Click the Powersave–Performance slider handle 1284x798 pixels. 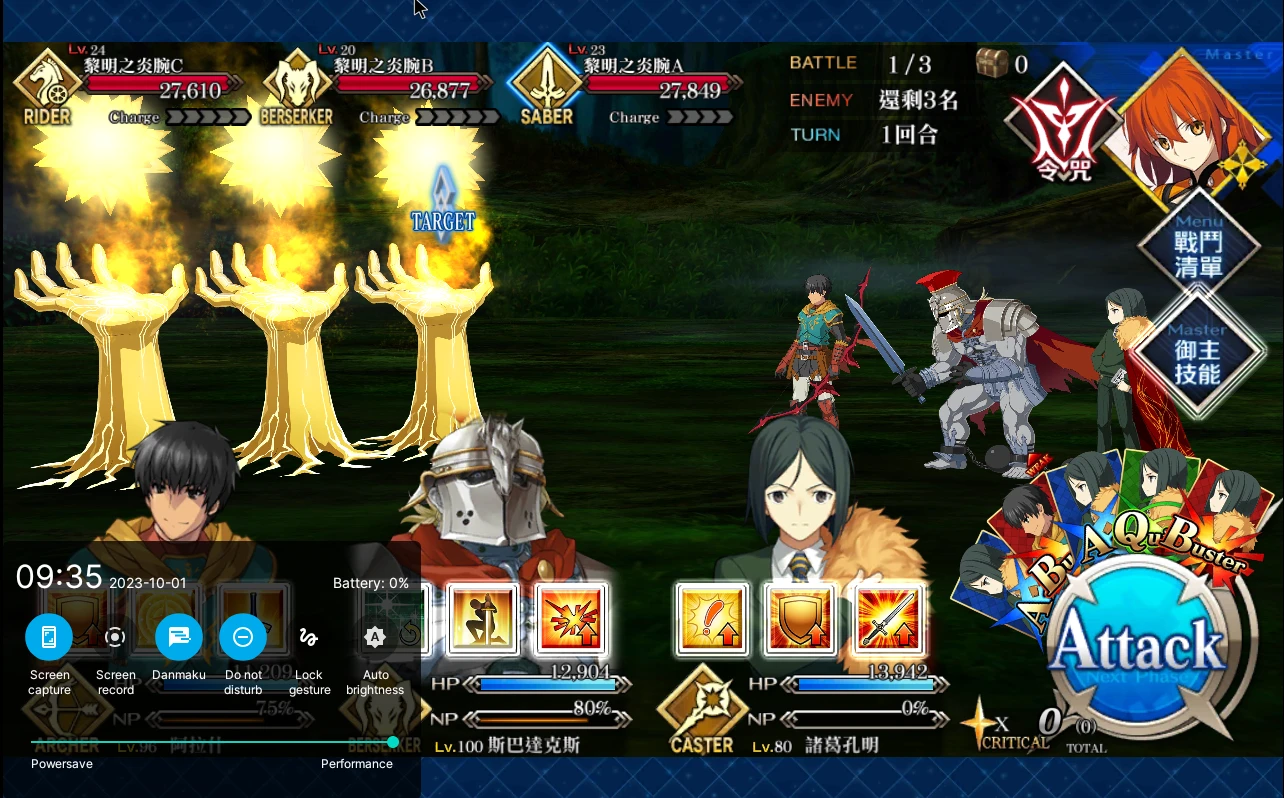[393, 742]
